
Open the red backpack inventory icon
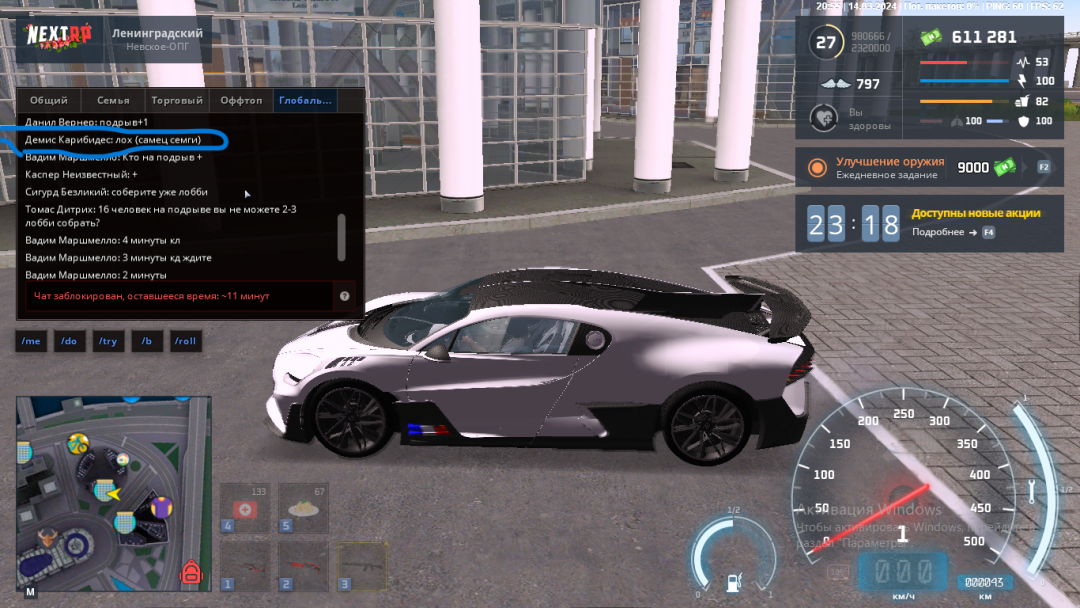point(191,574)
